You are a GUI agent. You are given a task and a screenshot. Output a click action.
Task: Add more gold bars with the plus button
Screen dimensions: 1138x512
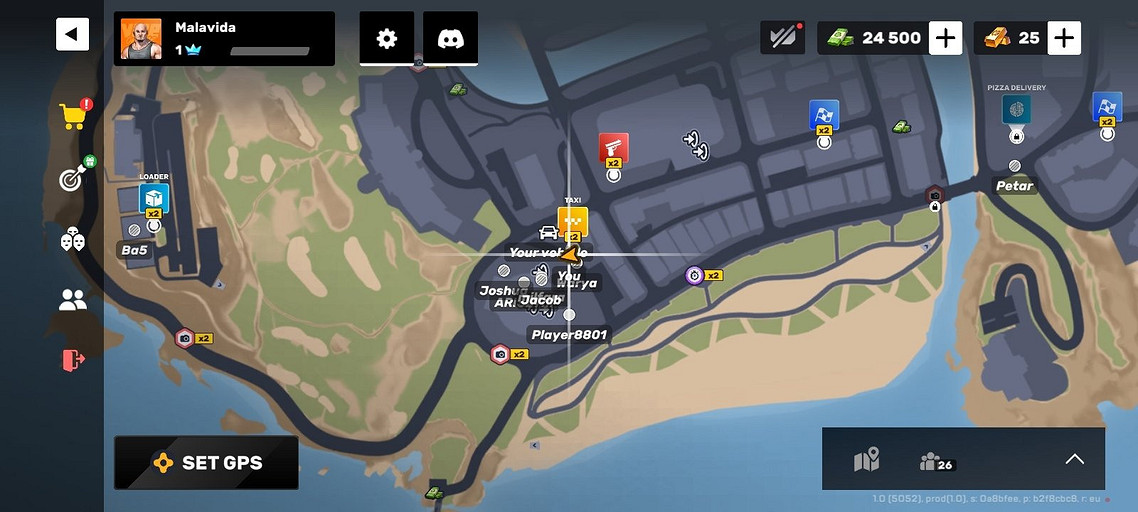[x=1064, y=38]
